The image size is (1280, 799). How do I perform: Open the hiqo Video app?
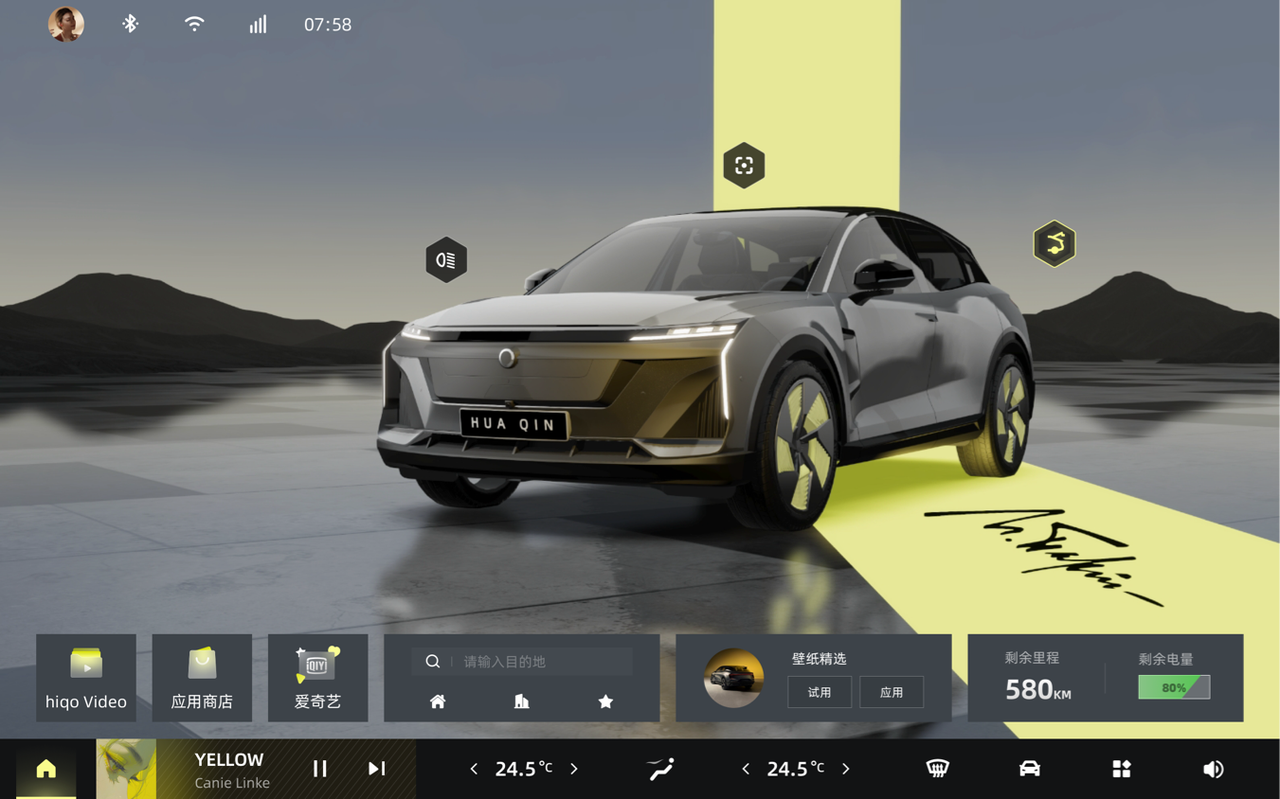pos(86,677)
